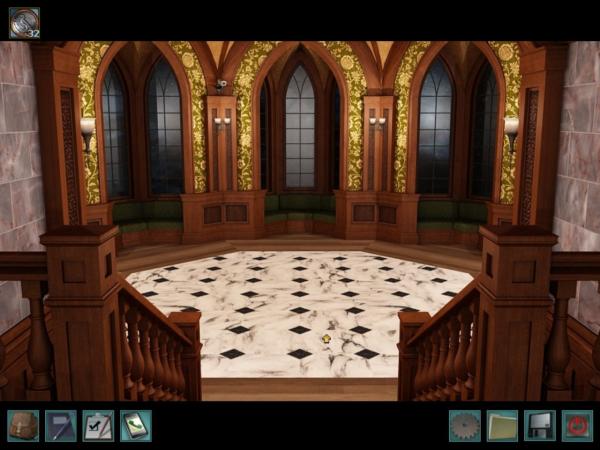Show the task checklist clipboard
This screenshot has height=450, width=600.
[98, 425]
